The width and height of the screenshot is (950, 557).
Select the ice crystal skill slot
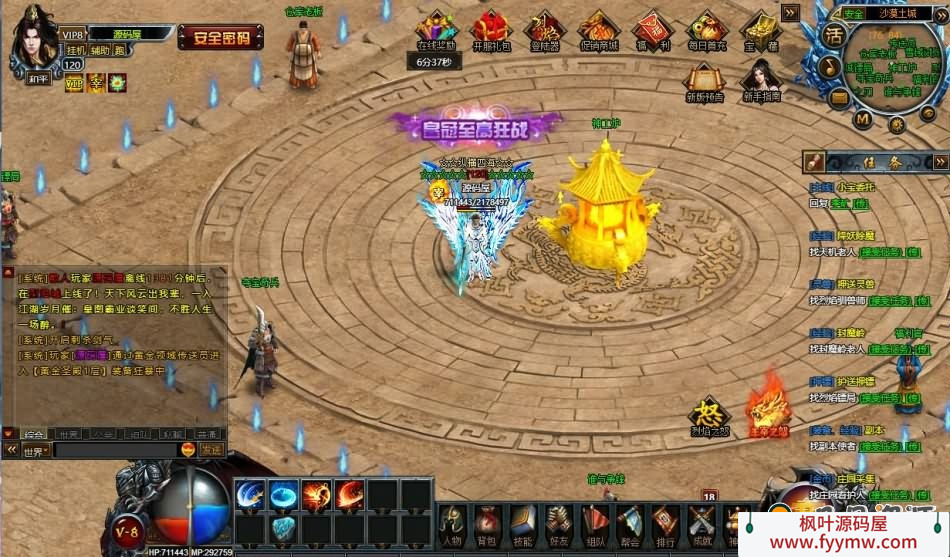point(283,529)
